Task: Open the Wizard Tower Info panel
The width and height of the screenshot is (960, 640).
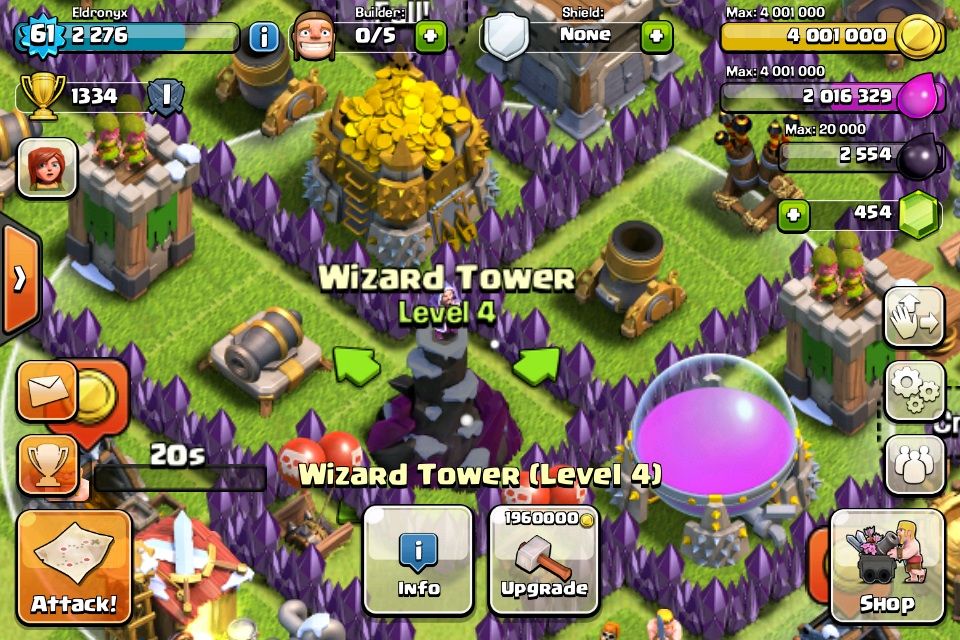Action: pyautogui.click(x=418, y=559)
